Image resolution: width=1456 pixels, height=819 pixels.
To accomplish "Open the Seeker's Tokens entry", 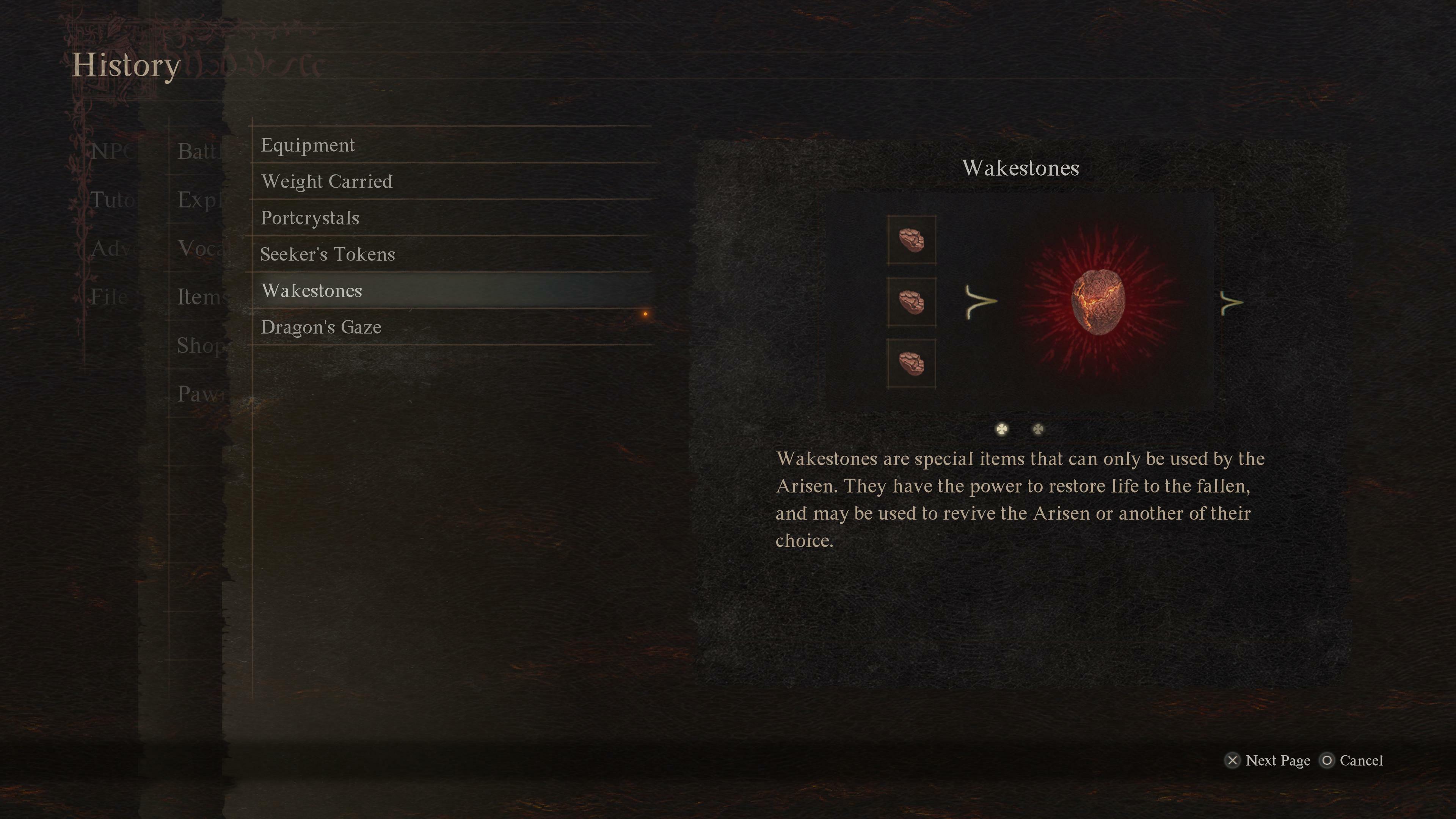I will point(328,254).
